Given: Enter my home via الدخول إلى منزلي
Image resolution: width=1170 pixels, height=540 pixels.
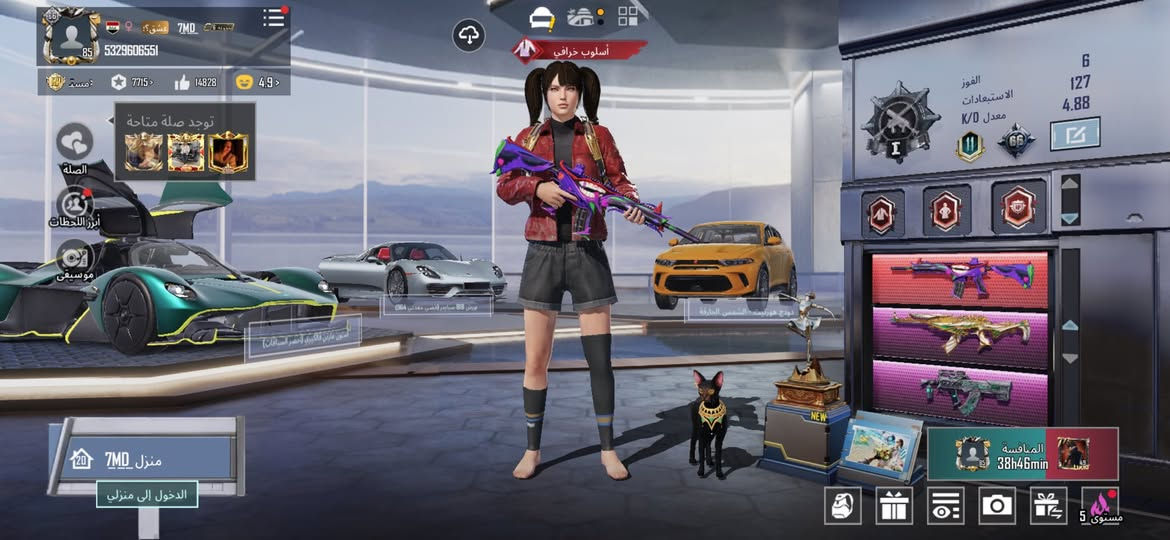Looking at the screenshot, I should click(x=147, y=493).
